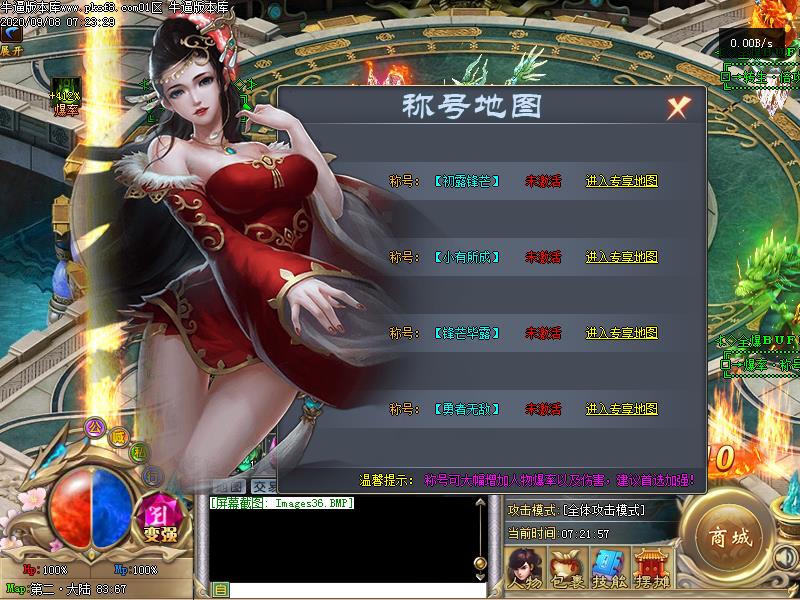
Task: Click the green 爆率 drop rate buff icon
Action: click(66, 90)
